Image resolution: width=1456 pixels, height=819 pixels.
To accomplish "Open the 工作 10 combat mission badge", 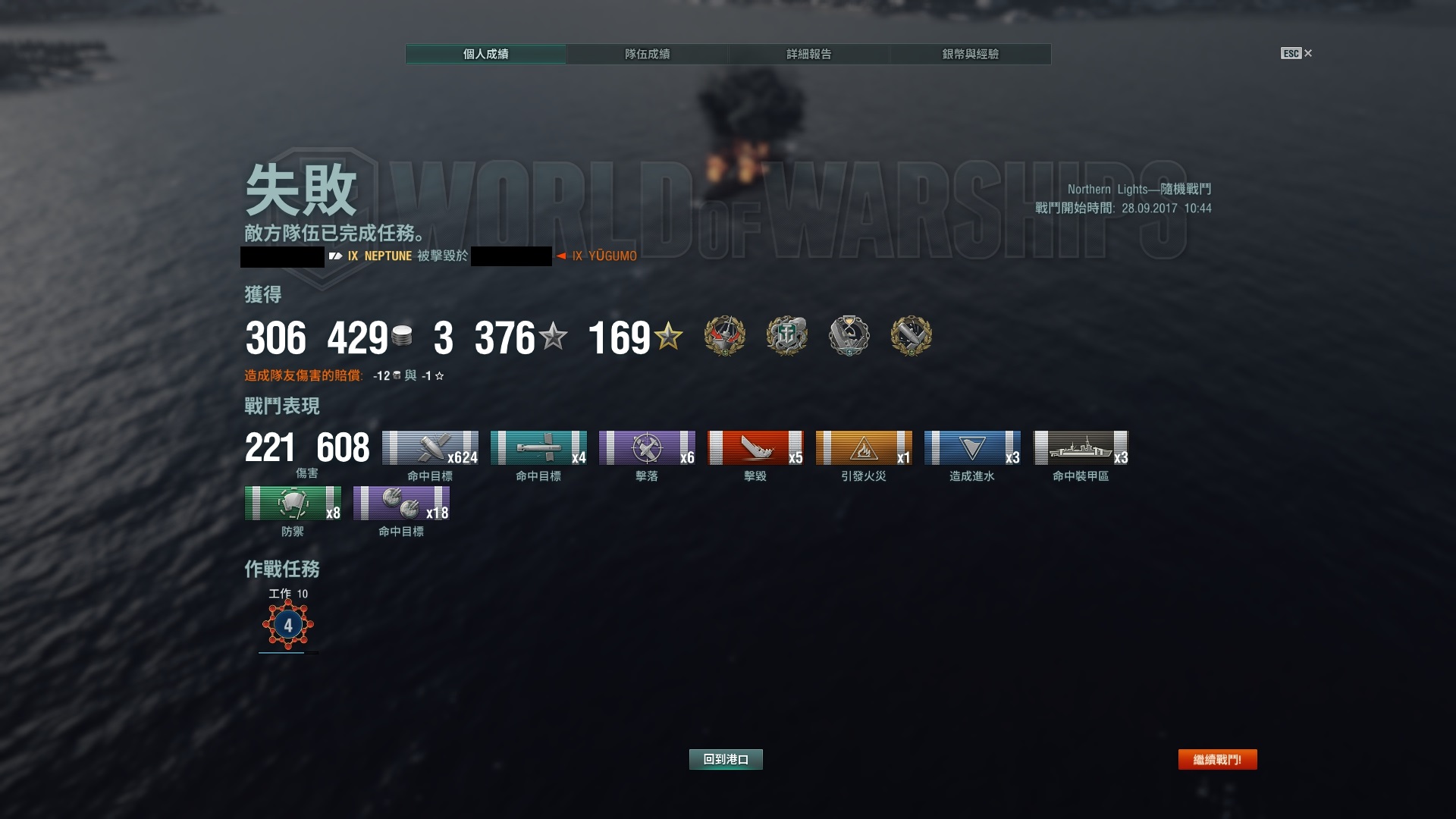I will coord(288,625).
